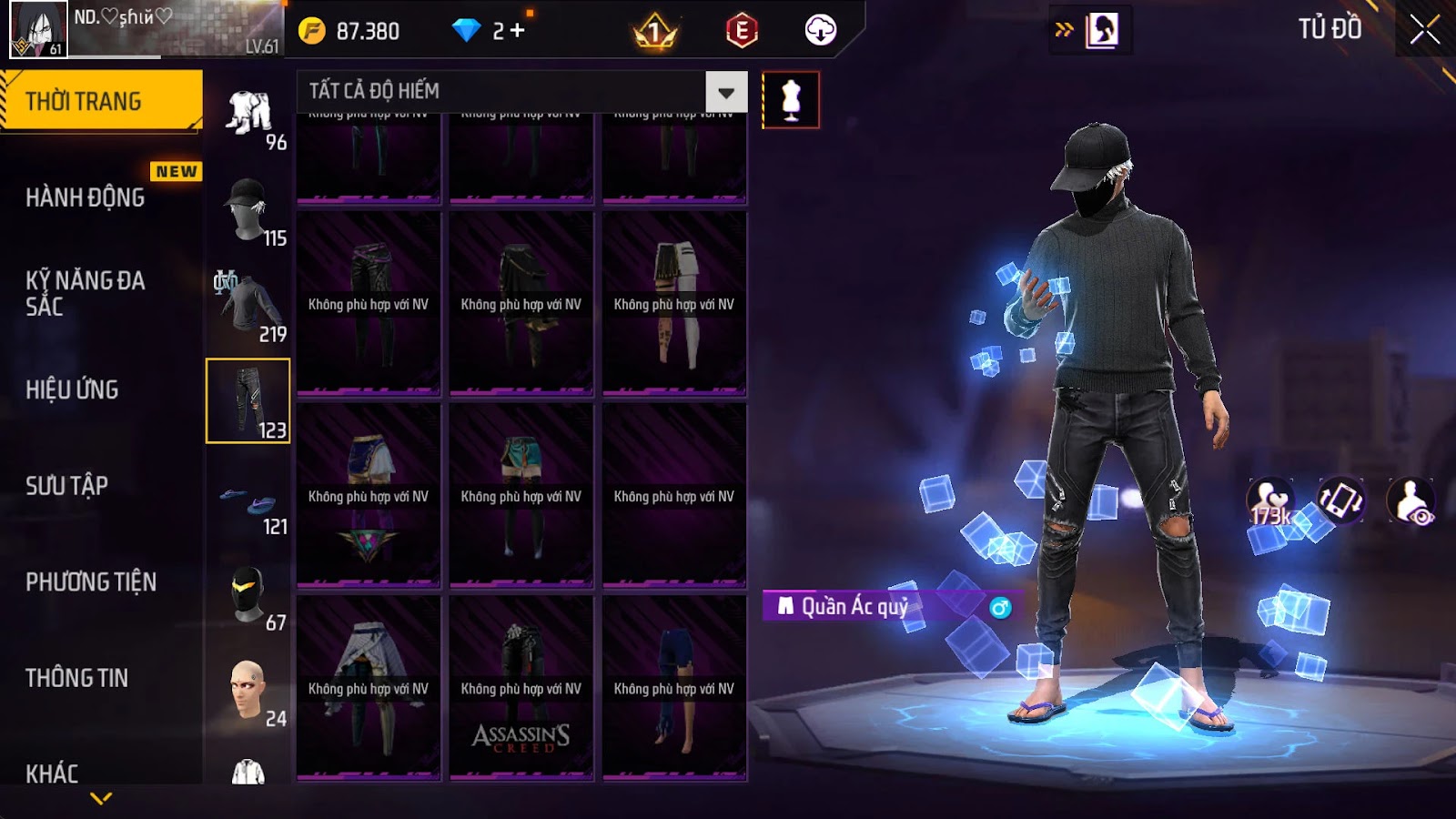
Task: Switch to the Phương Tiện tab
Action: pos(91,582)
